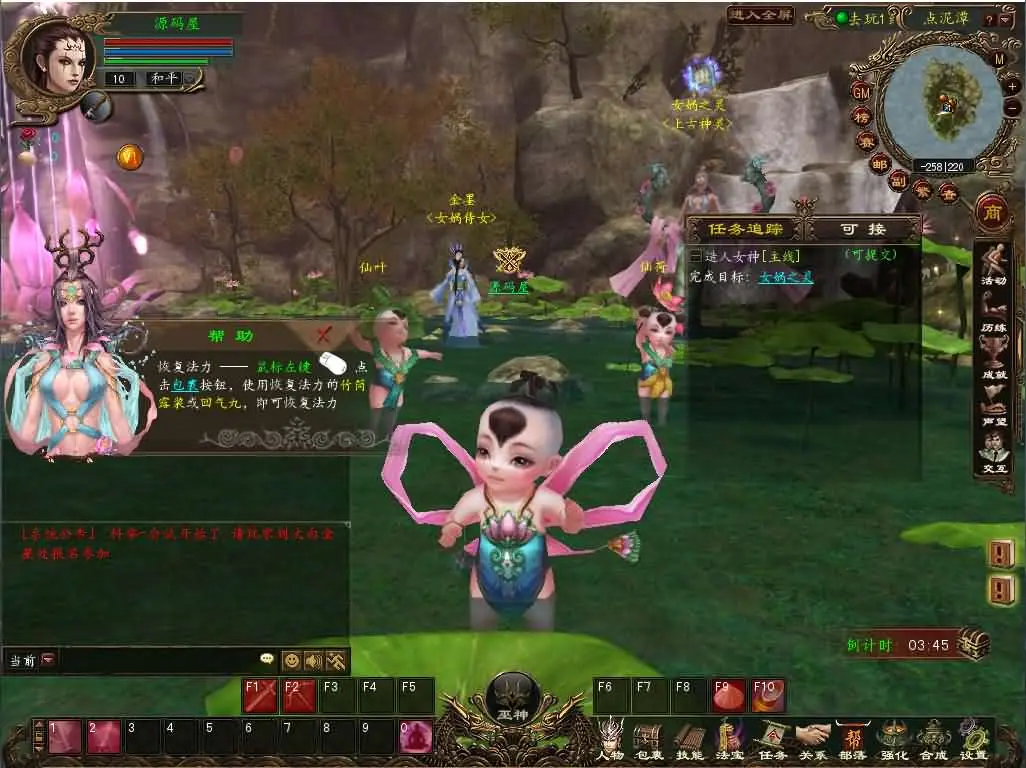This screenshot has height=768, width=1026.
Task: Open mail with the 邮 button
Action: coord(878,165)
